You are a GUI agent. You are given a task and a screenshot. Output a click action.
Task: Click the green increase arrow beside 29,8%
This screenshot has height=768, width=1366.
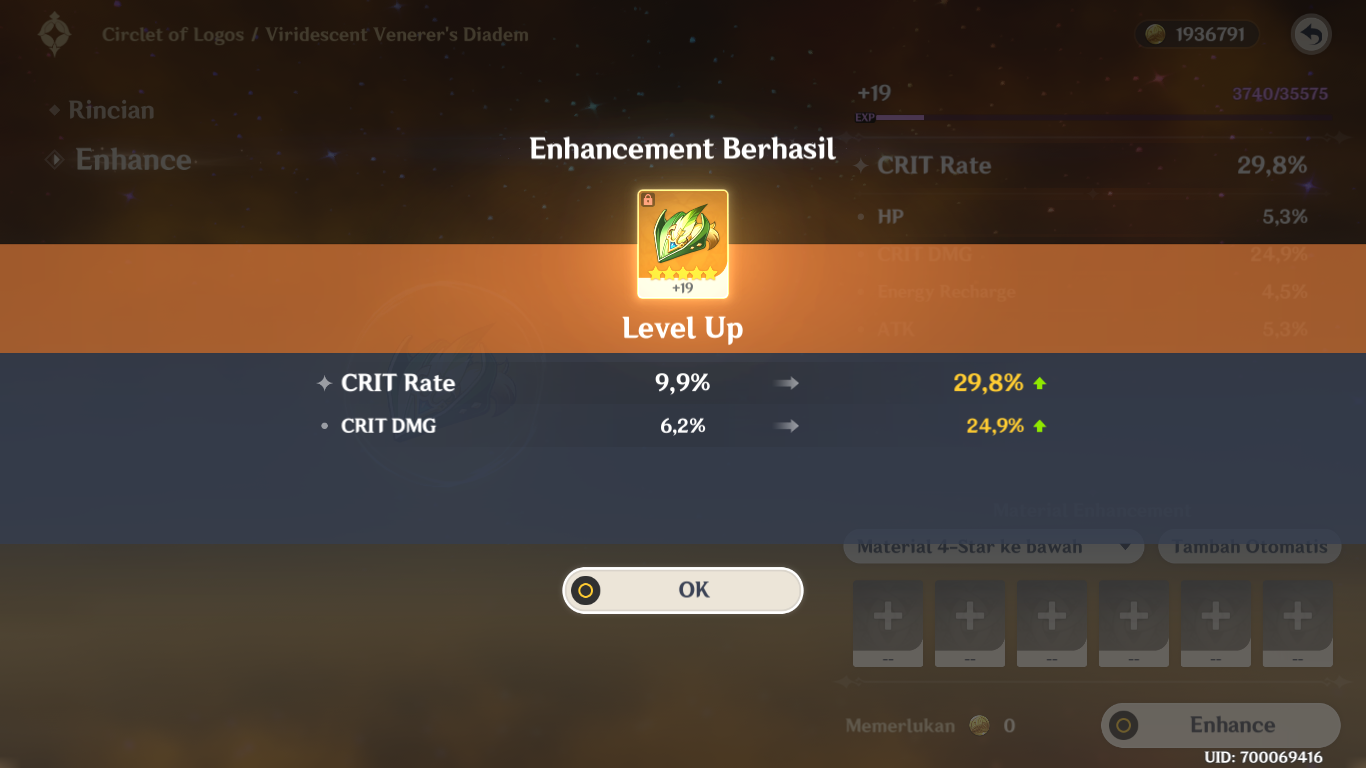pyautogui.click(x=1041, y=381)
